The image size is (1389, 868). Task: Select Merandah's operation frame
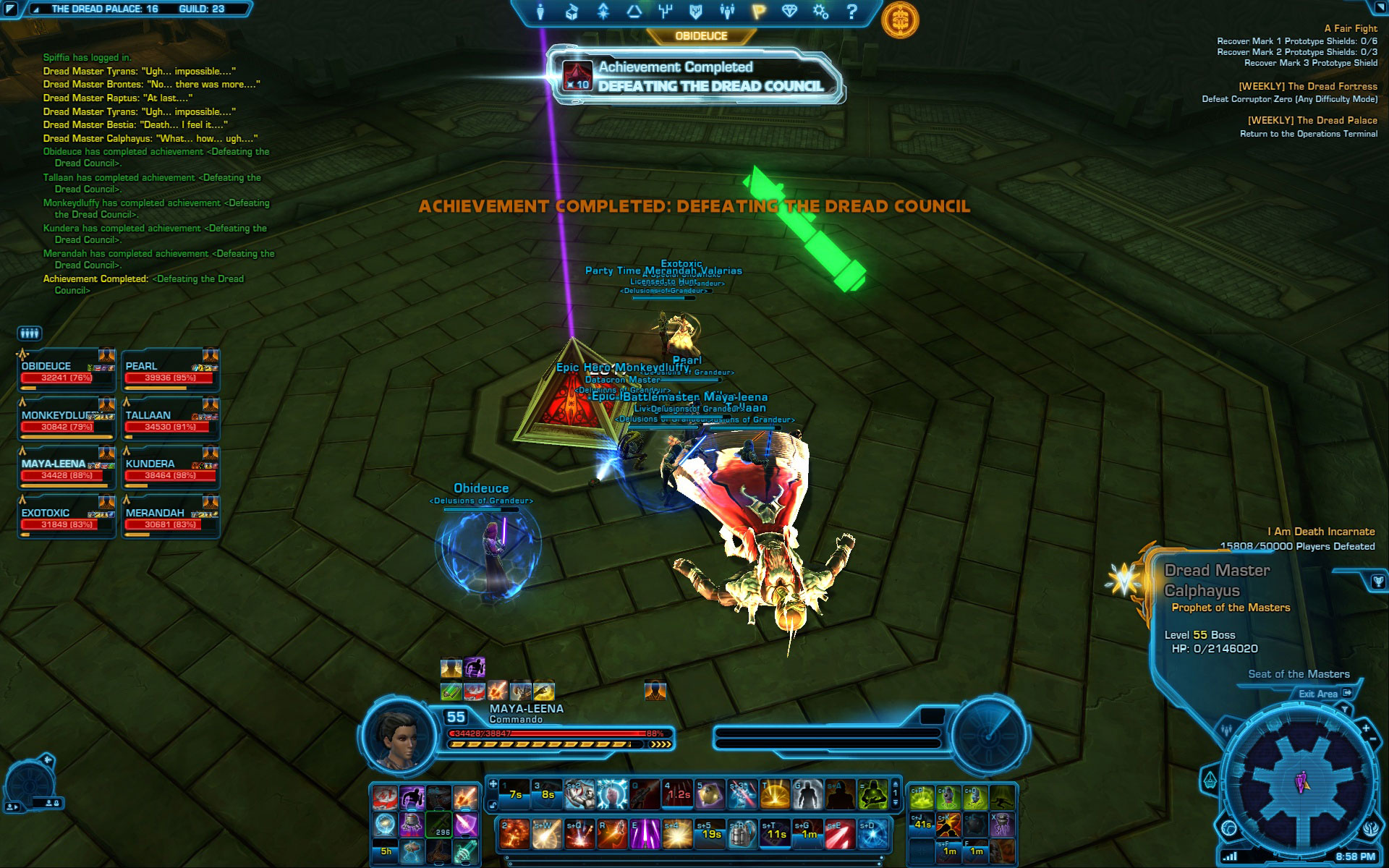[x=170, y=518]
